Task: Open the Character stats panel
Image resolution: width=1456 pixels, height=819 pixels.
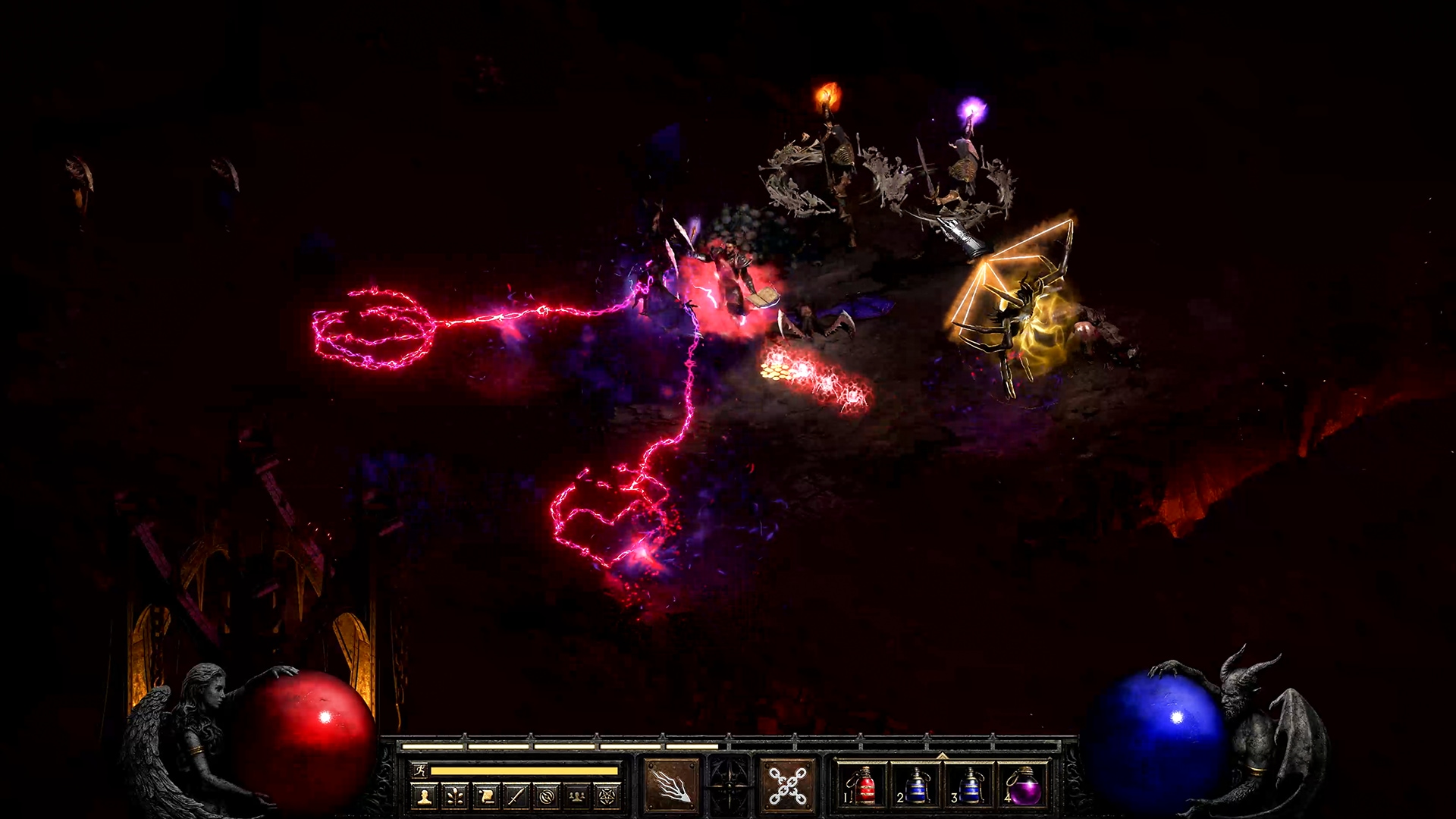Action: click(x=425, y=795)
